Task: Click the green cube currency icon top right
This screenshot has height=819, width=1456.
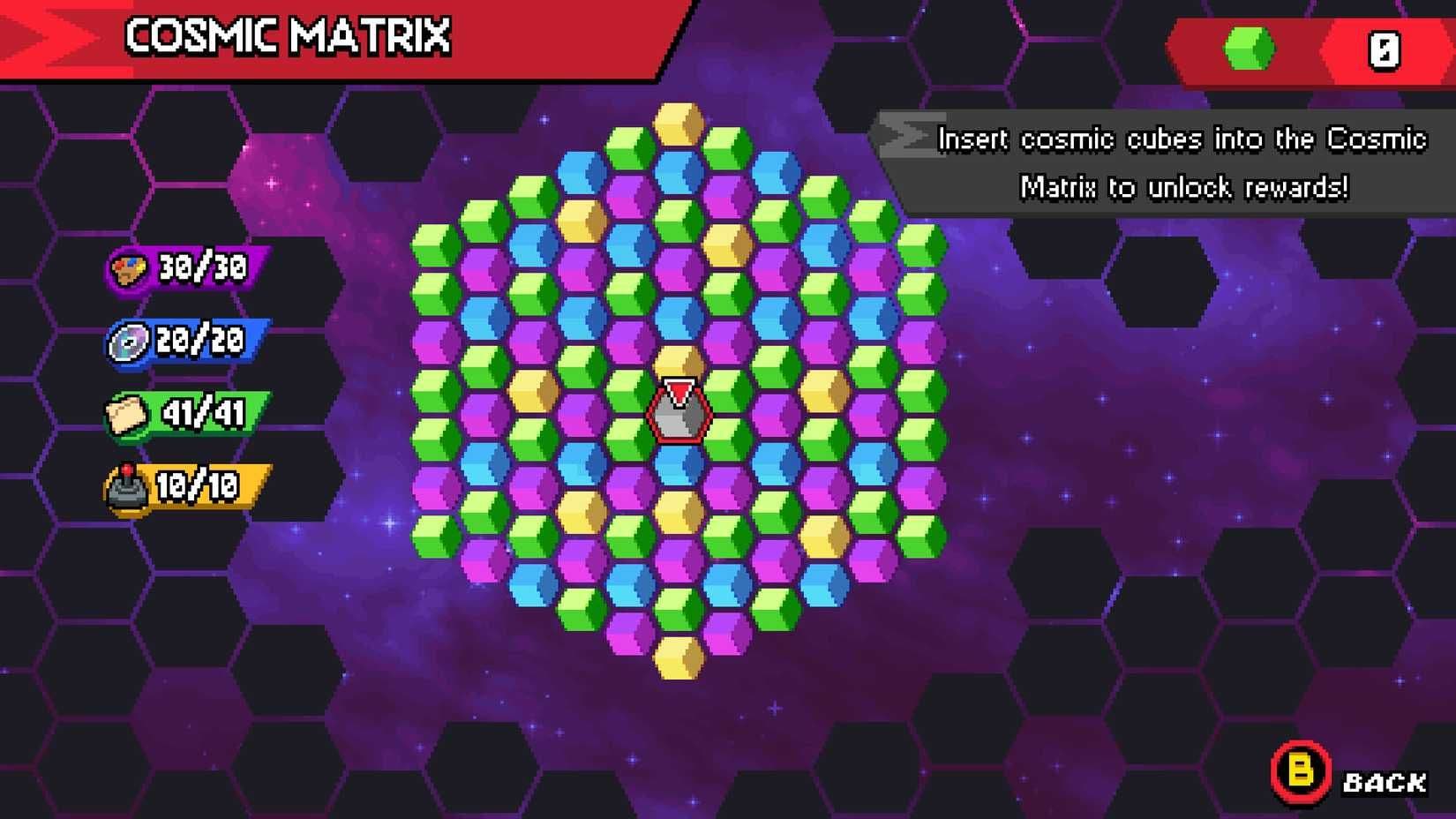Action: [x=1248, y=45]
